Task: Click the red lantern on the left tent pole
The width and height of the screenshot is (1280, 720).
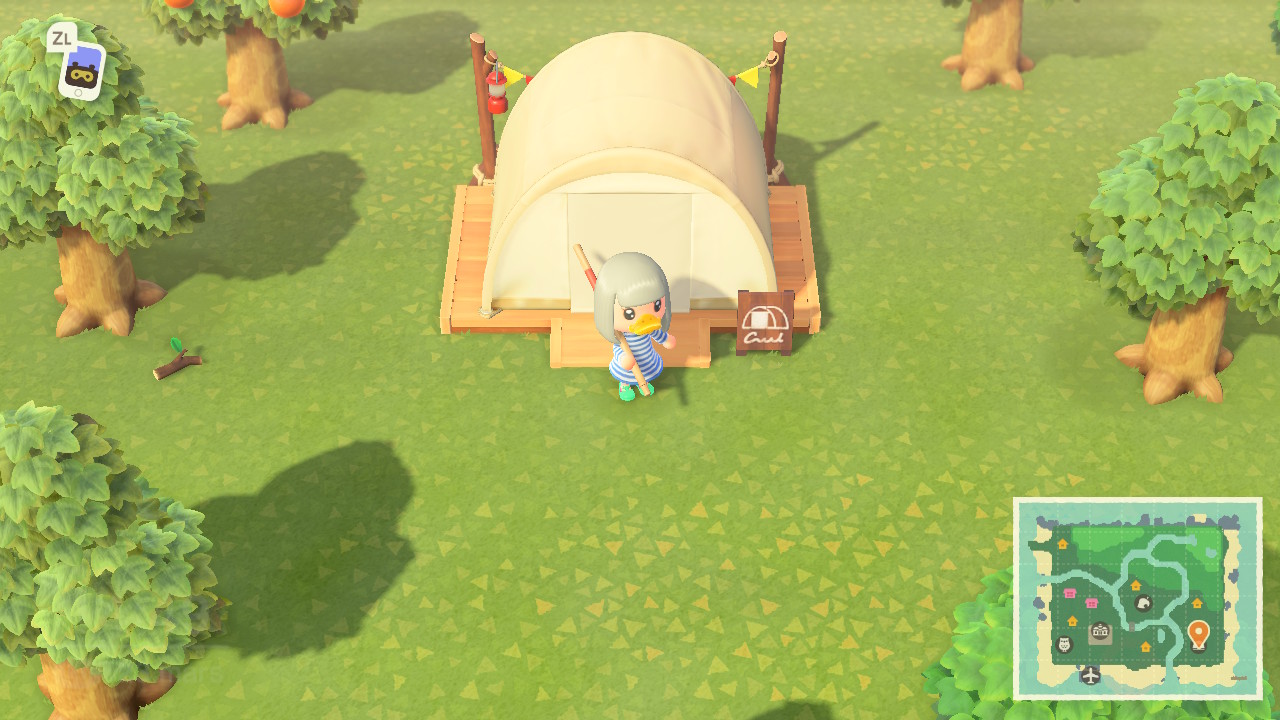Action: point(498,90)
